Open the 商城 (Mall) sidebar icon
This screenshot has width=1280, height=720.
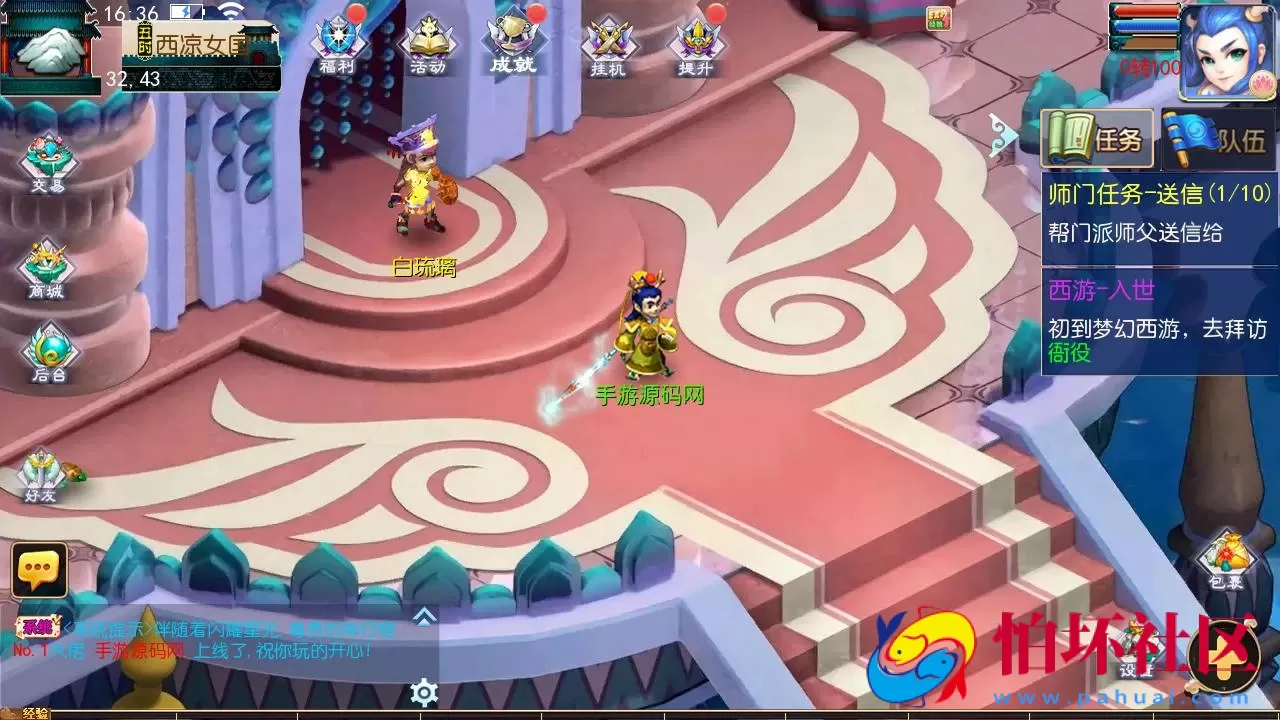pyautogui.click(x=48, y=262)
